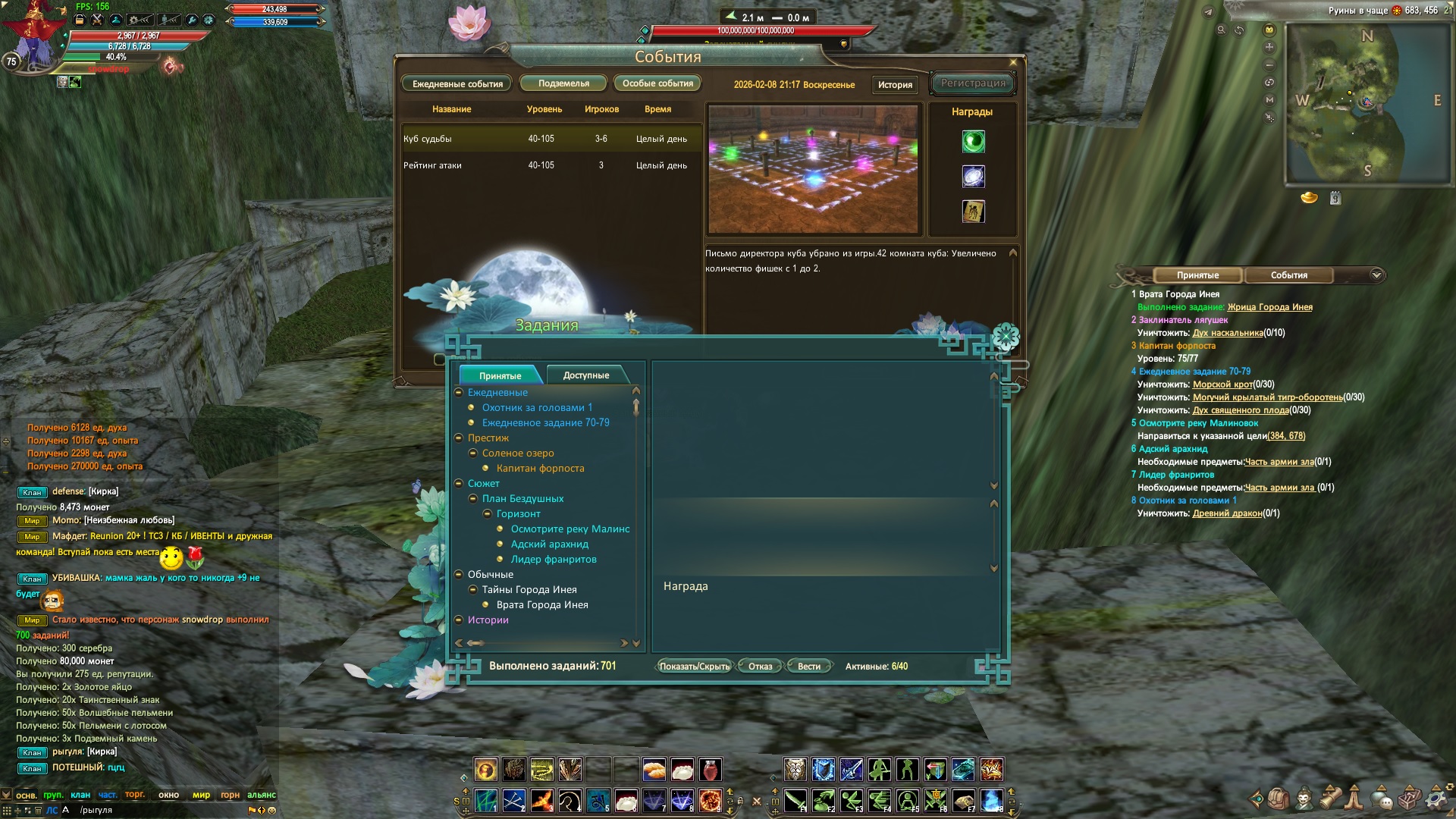Viewport: 1456px width, 819px height.
Task: Switch to Доступные quests tab
Action: (585, 375)
